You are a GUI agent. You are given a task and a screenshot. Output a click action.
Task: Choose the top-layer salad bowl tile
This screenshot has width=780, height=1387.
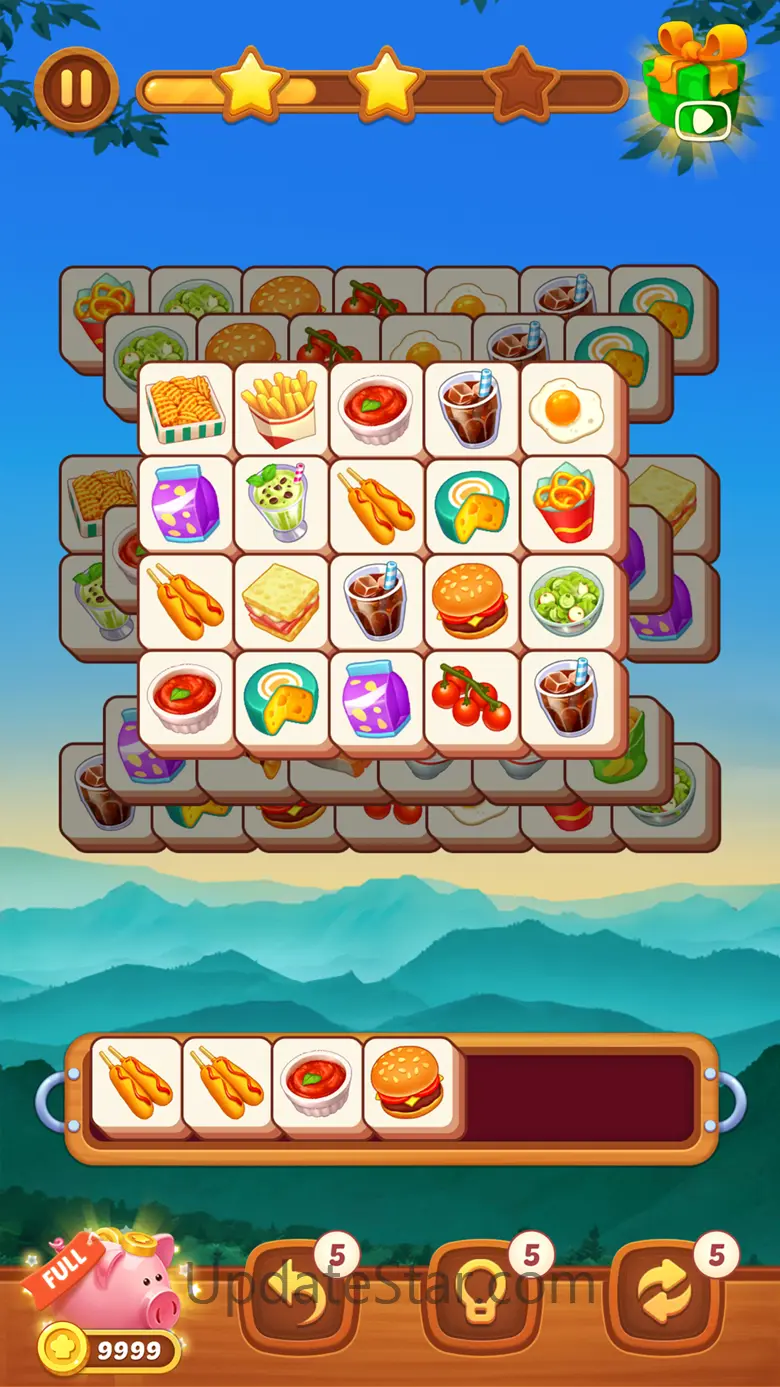click(x=567, y=600)
